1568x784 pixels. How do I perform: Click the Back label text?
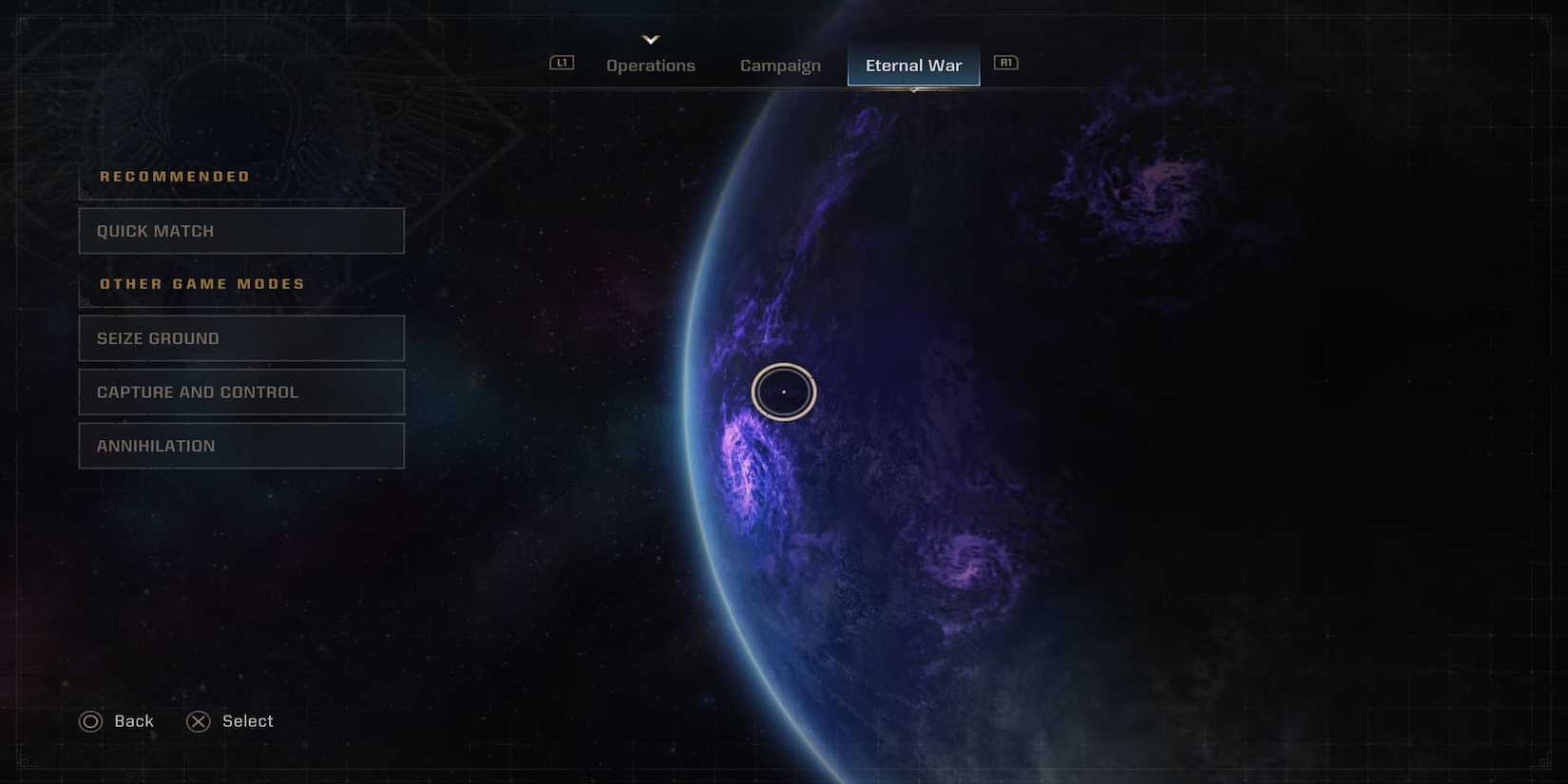coord(133,720)
